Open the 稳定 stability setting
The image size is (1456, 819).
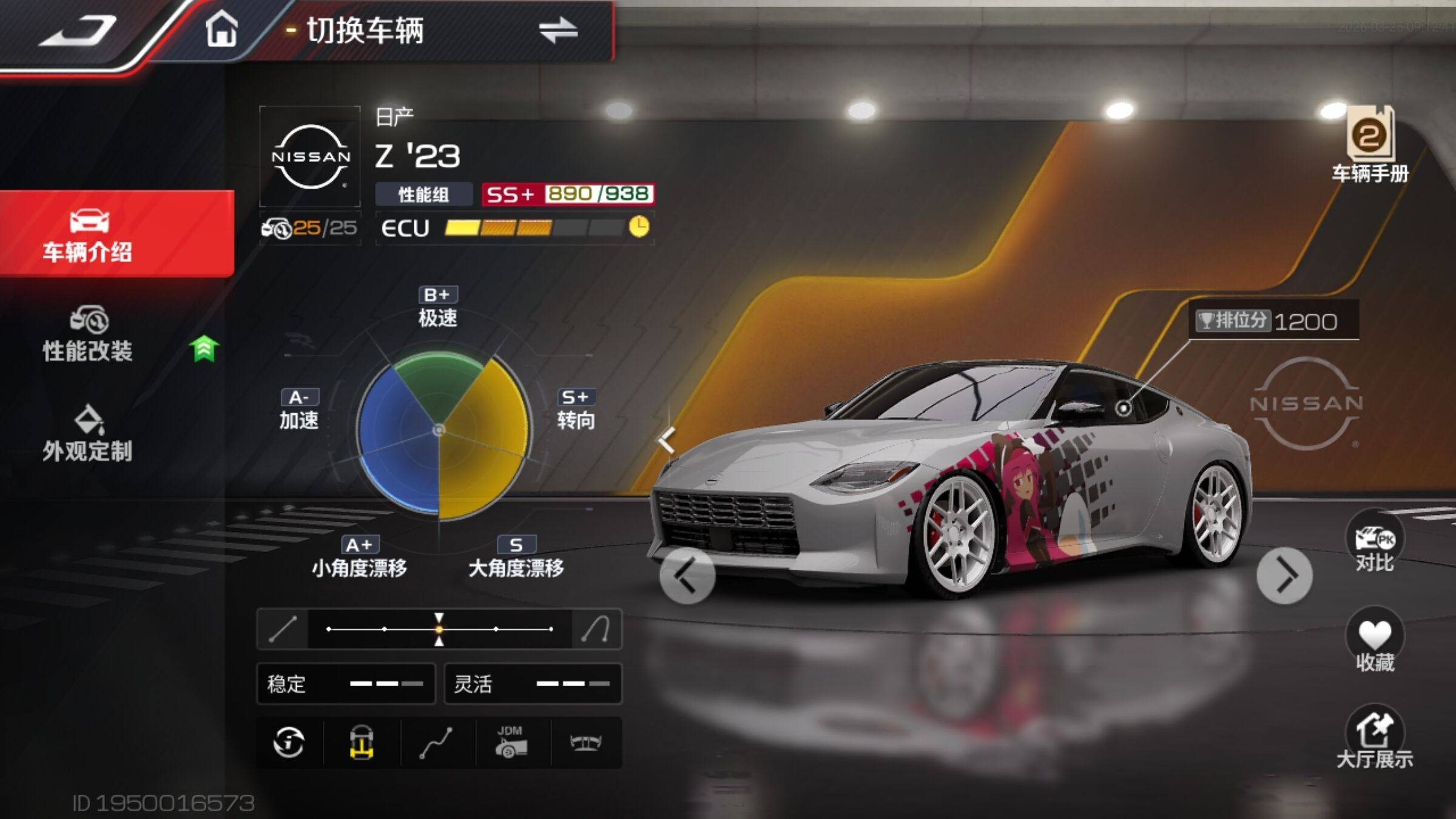coord(346,684)
